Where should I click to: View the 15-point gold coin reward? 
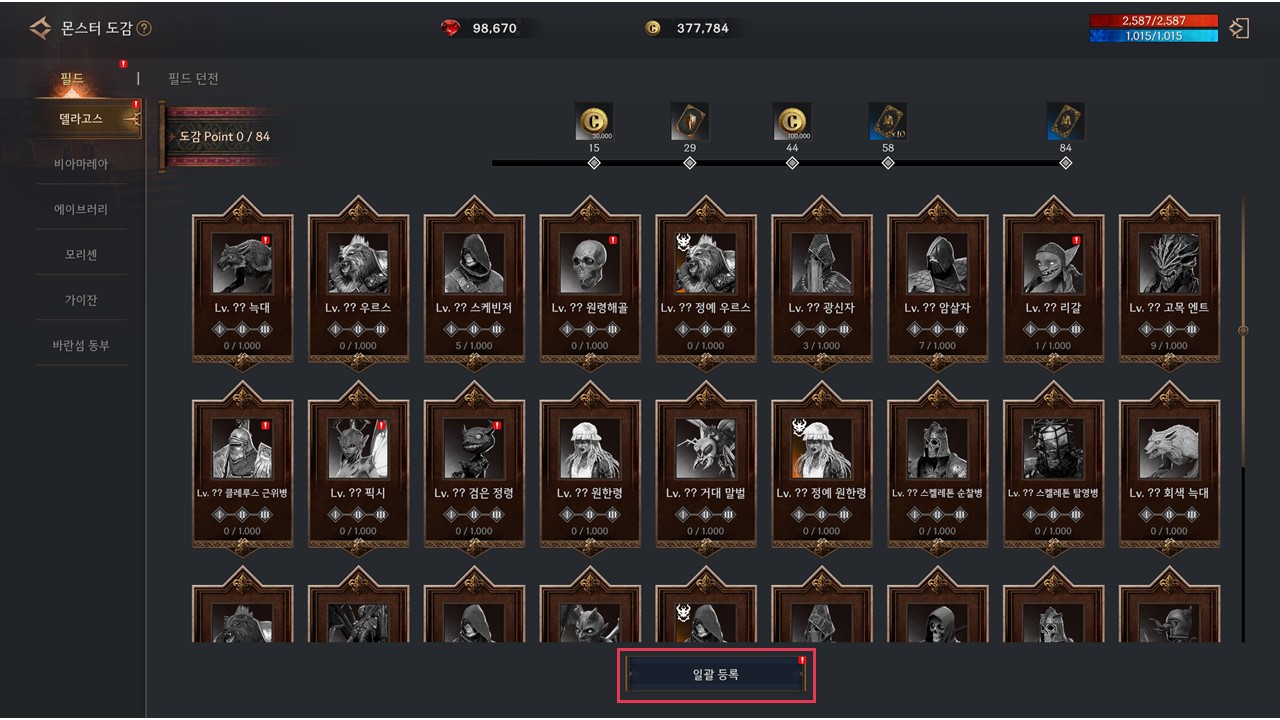click(x=594, y=121)
